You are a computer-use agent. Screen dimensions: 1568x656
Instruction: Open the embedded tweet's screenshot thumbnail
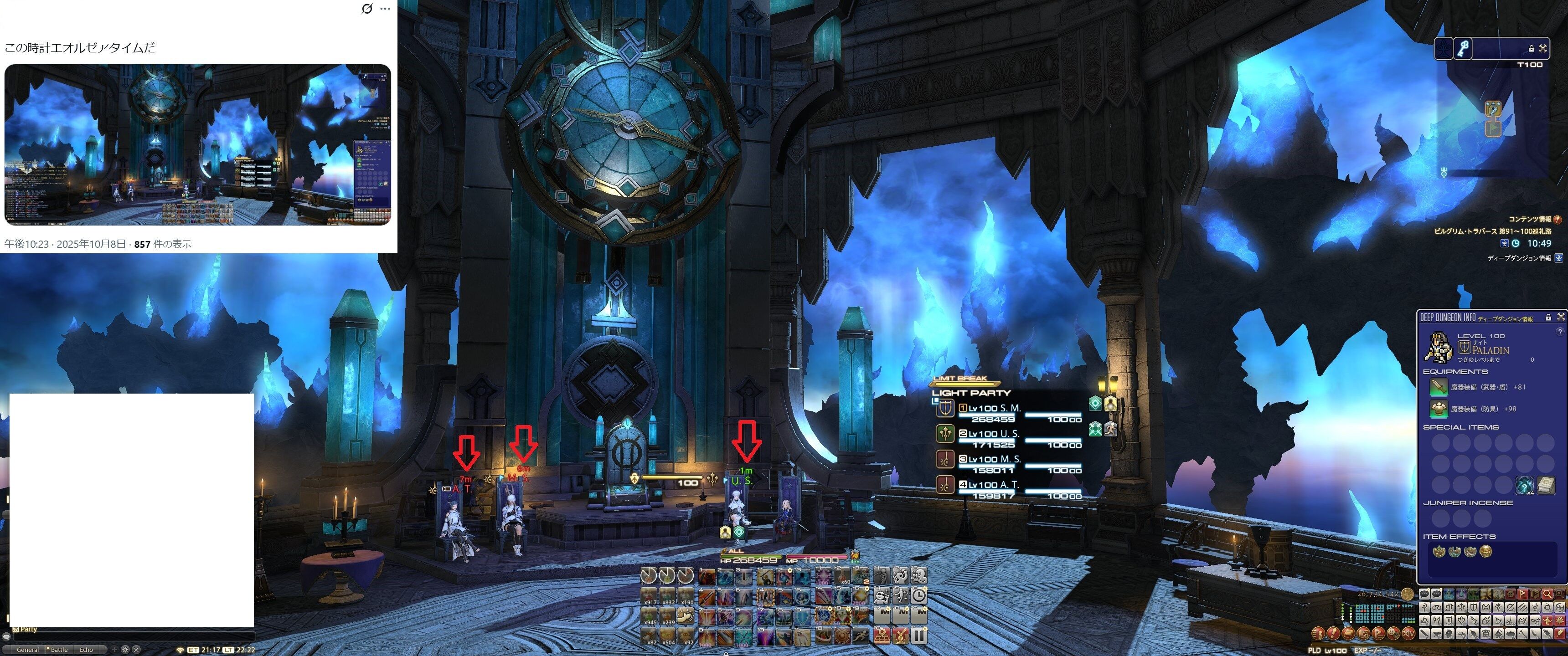coord(198,145)
